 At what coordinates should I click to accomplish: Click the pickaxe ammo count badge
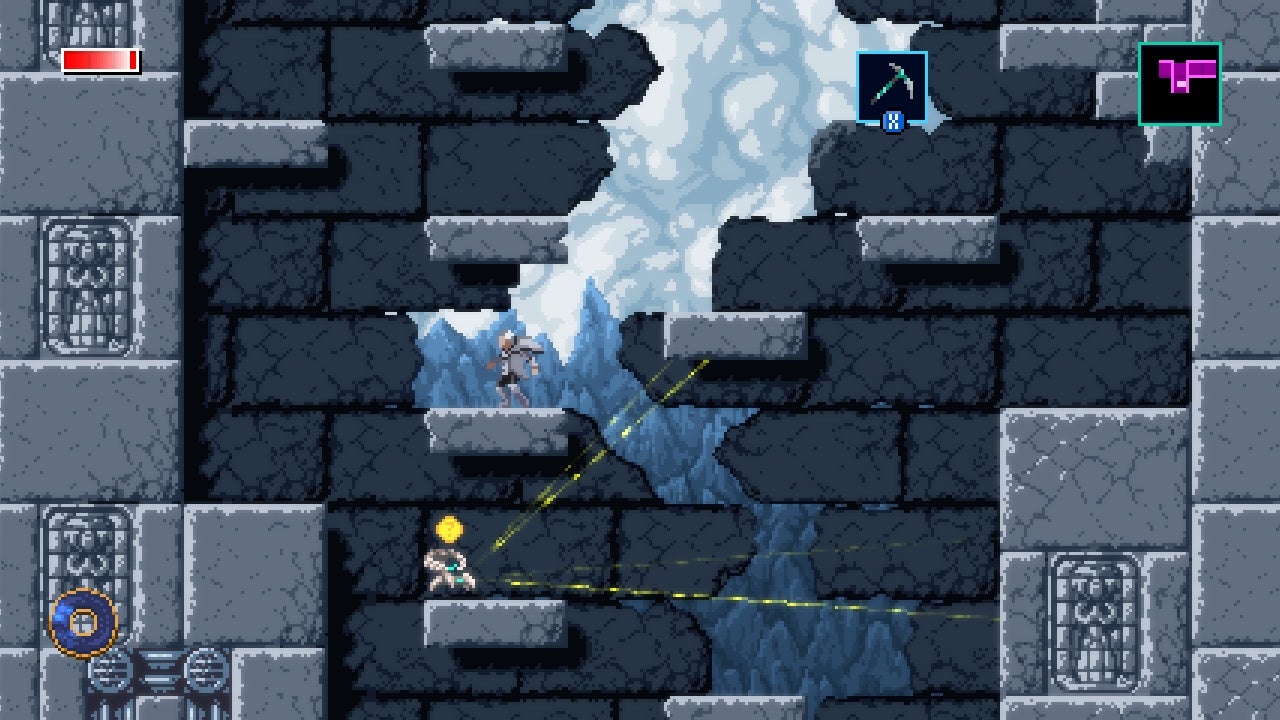[x=895, y=122]
